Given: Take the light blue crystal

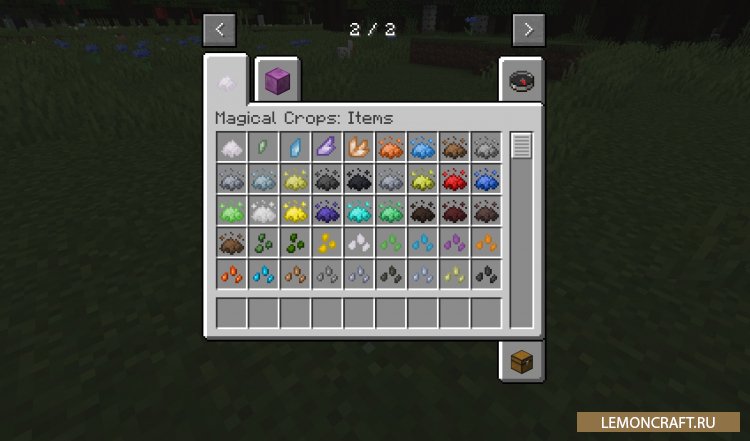Looking at the screenshot, I should pos(296,148).
